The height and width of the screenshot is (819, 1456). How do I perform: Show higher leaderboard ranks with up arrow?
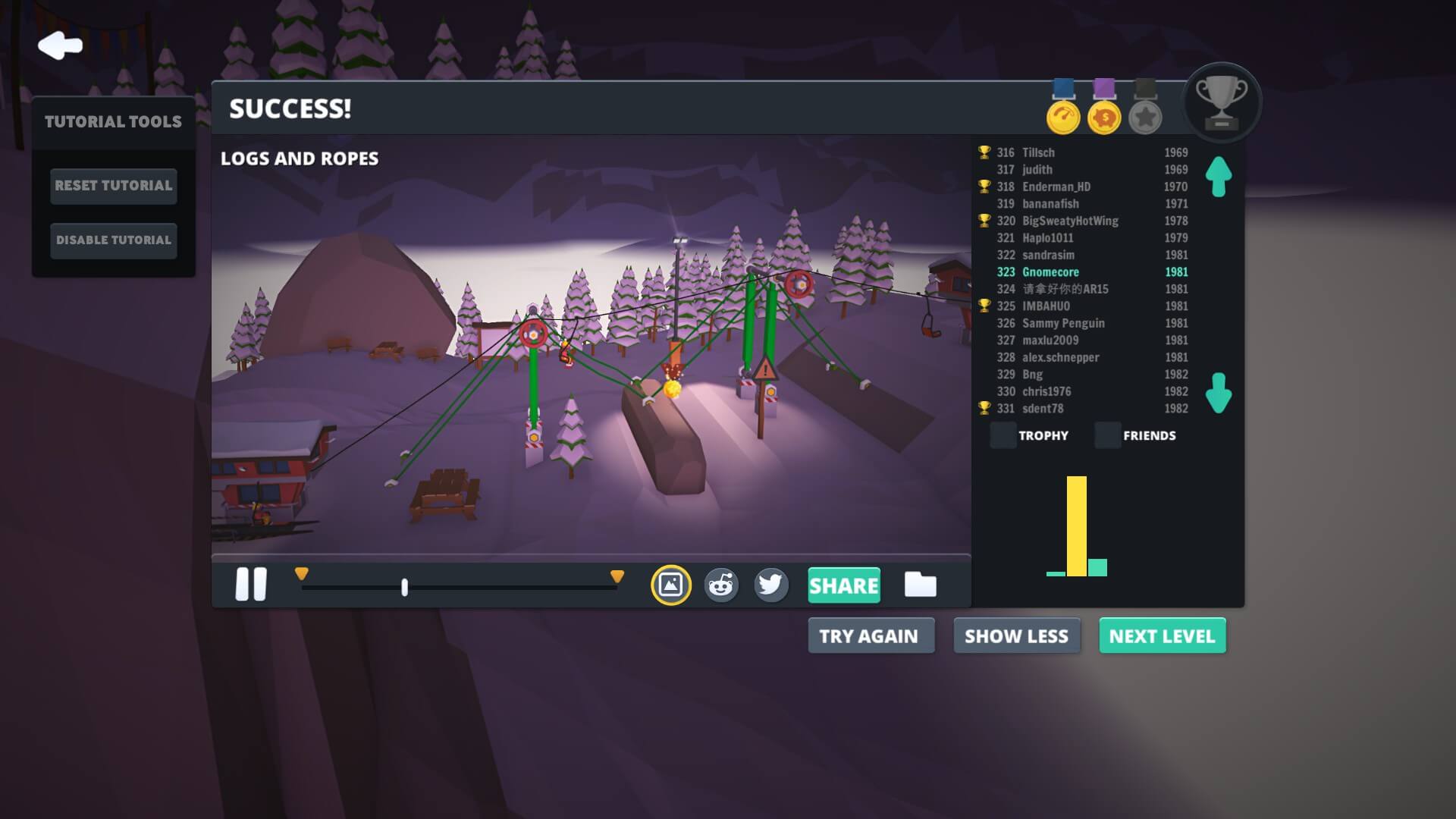pos(1219,176)
